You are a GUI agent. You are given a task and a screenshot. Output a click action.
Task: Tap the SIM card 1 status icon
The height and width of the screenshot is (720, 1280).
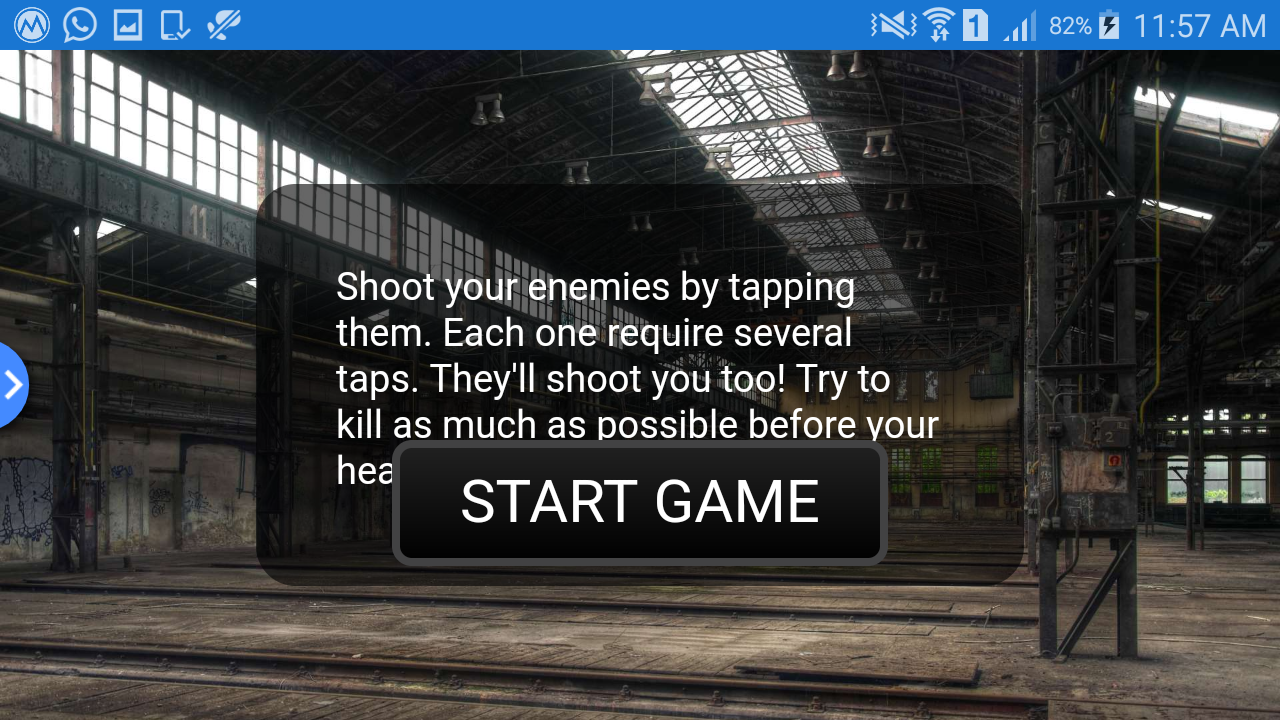(975, 25)
